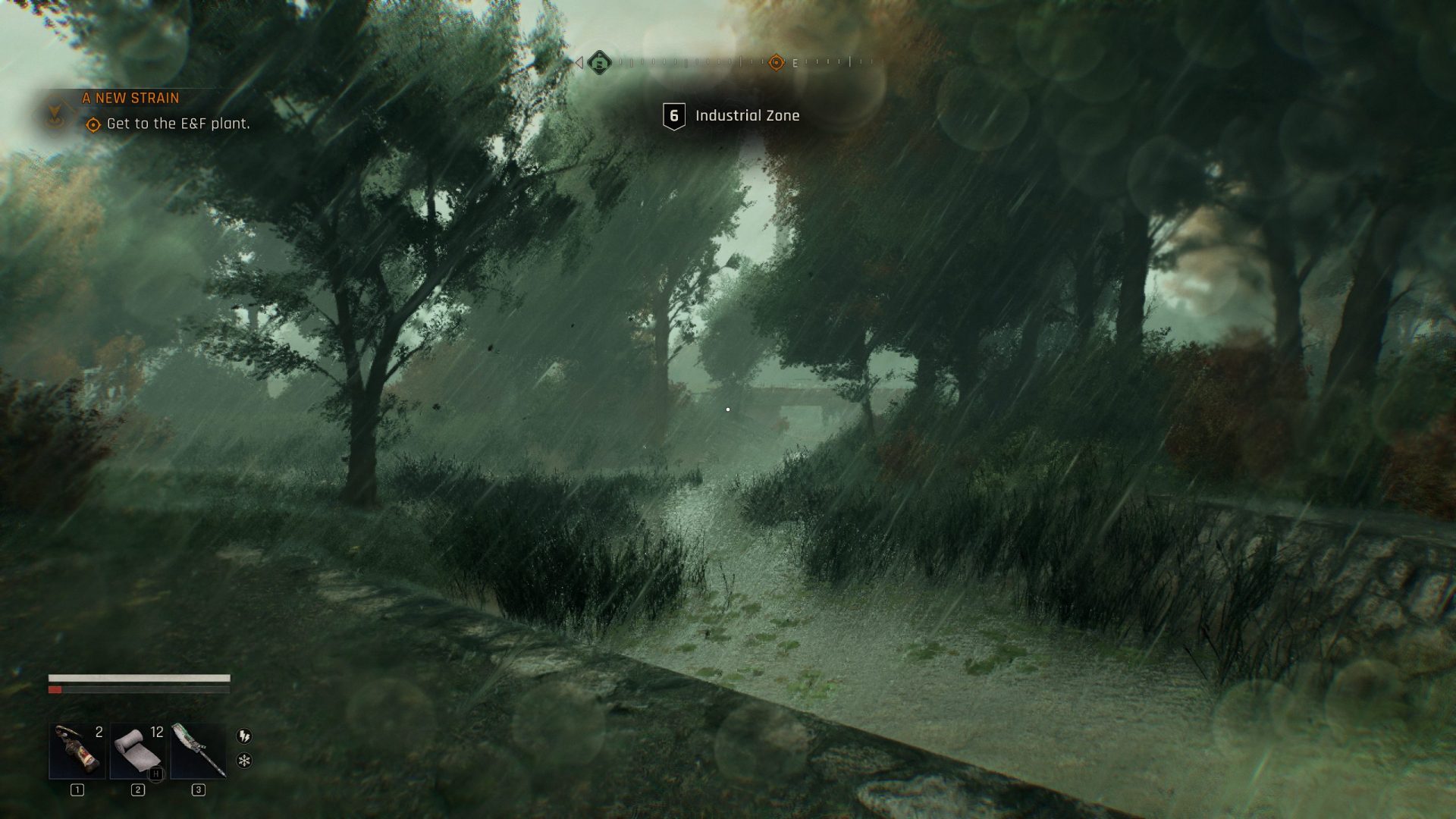This screenshot has height=819, width=1456.
Task: Click the A New Strain quest title
Action: click(130, 97)
